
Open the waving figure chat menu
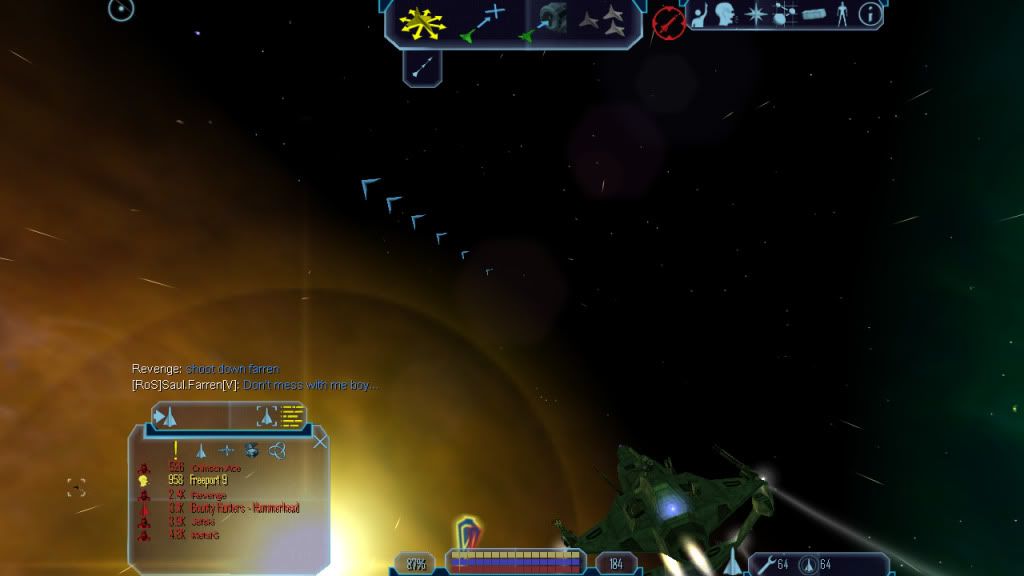pyautogui.click(x=702, y=15)
